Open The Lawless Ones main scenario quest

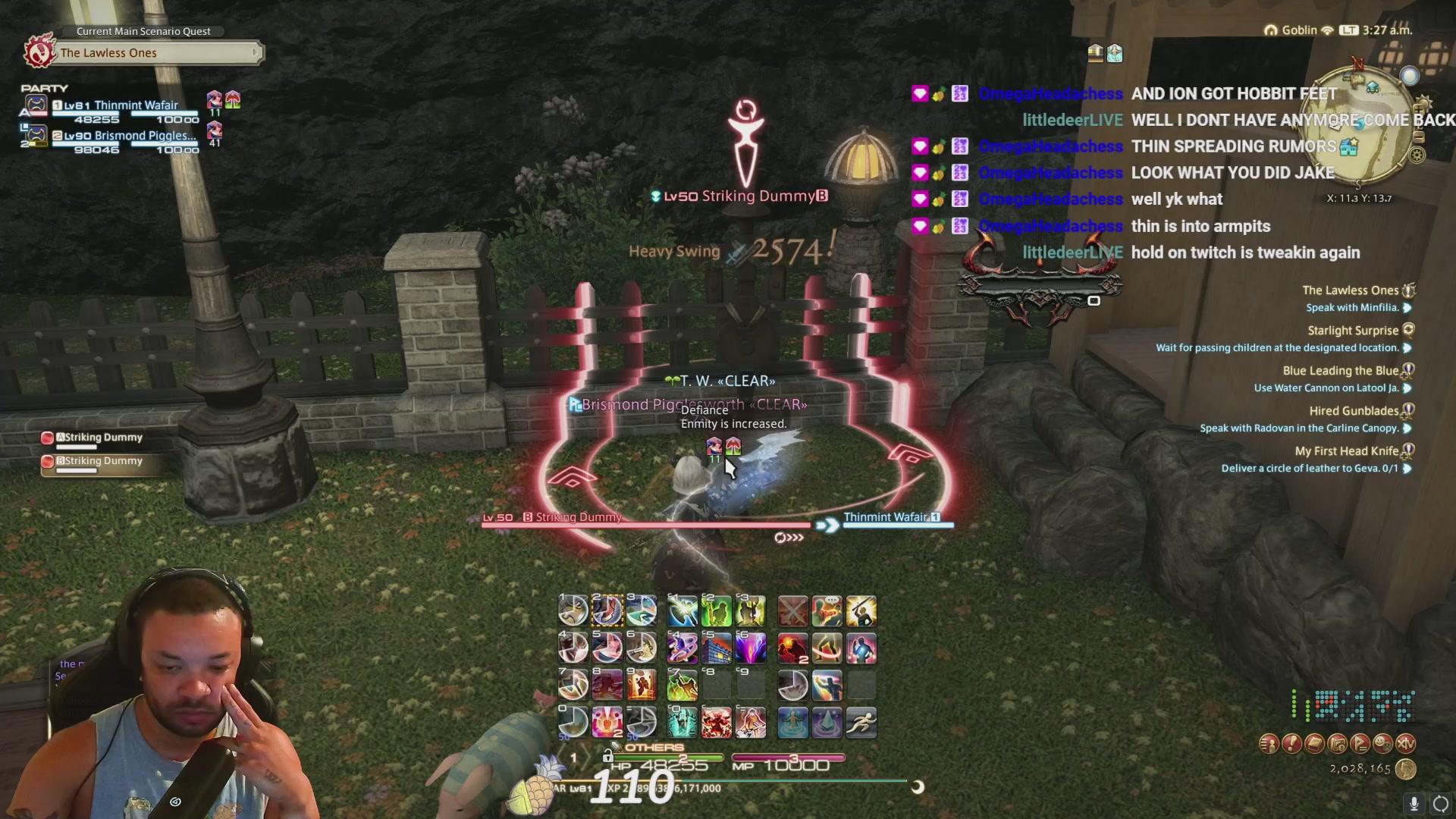[144, 52]
